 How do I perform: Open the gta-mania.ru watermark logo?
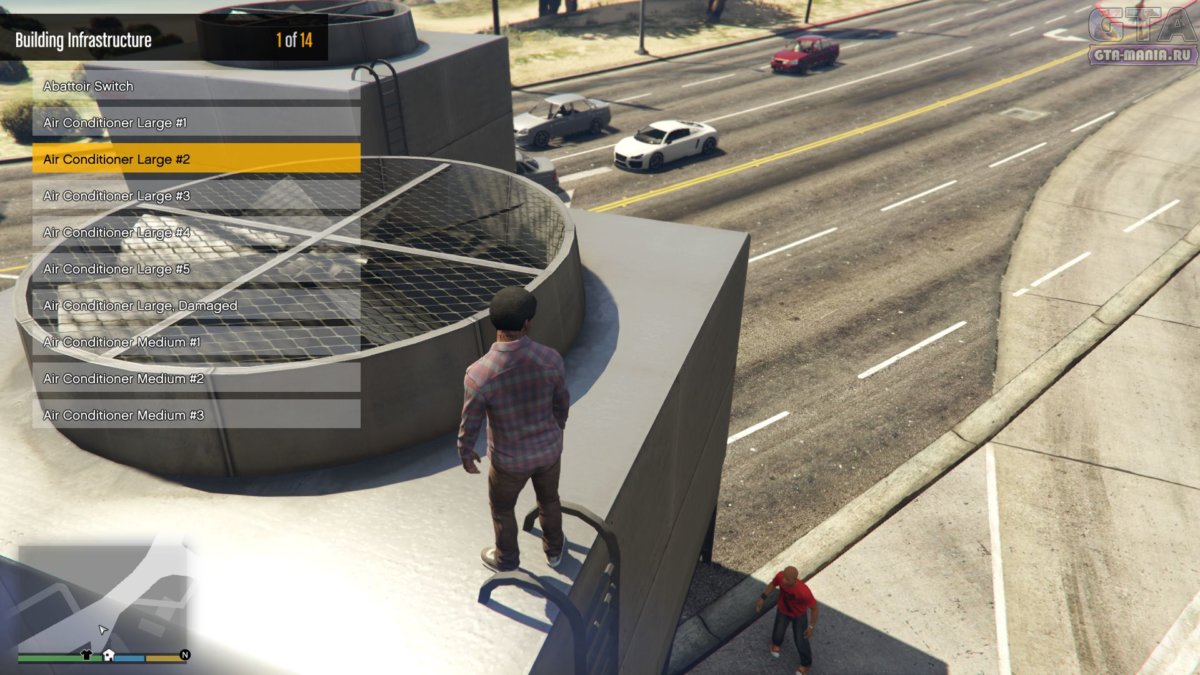pos(1142,35)
